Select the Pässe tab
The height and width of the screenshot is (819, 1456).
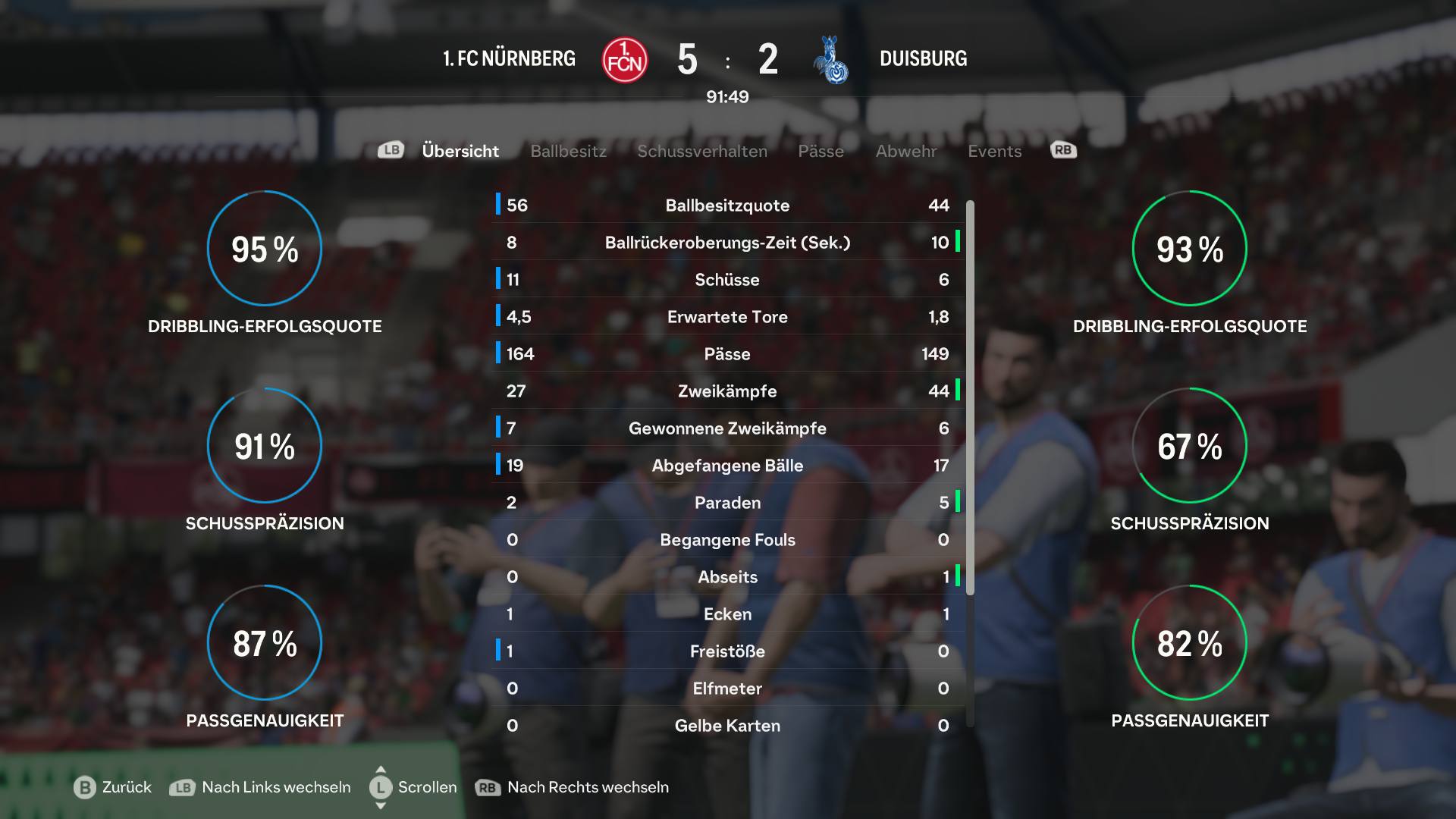(x=821, y=151)
